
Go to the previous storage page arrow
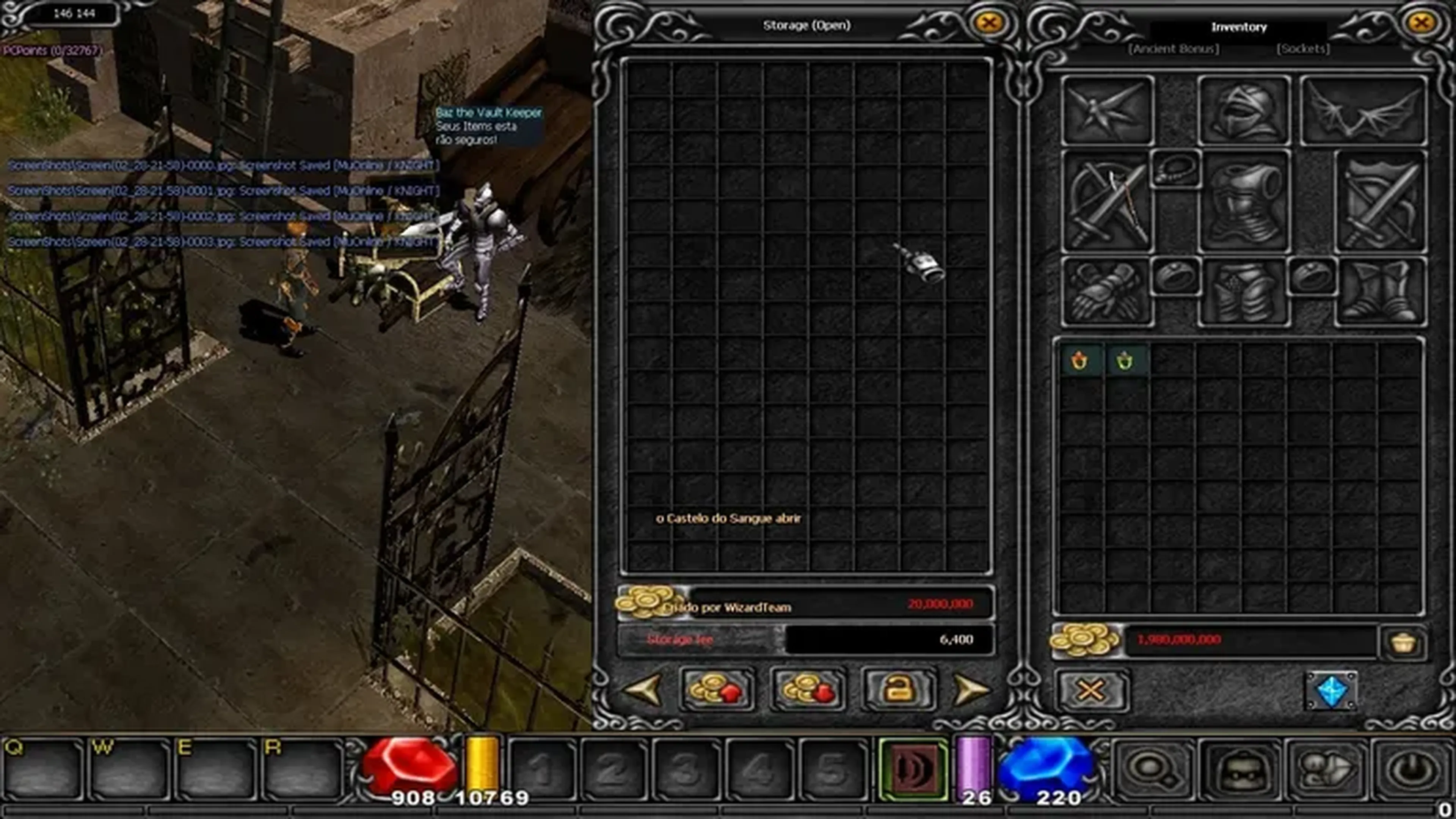(644, 690)
